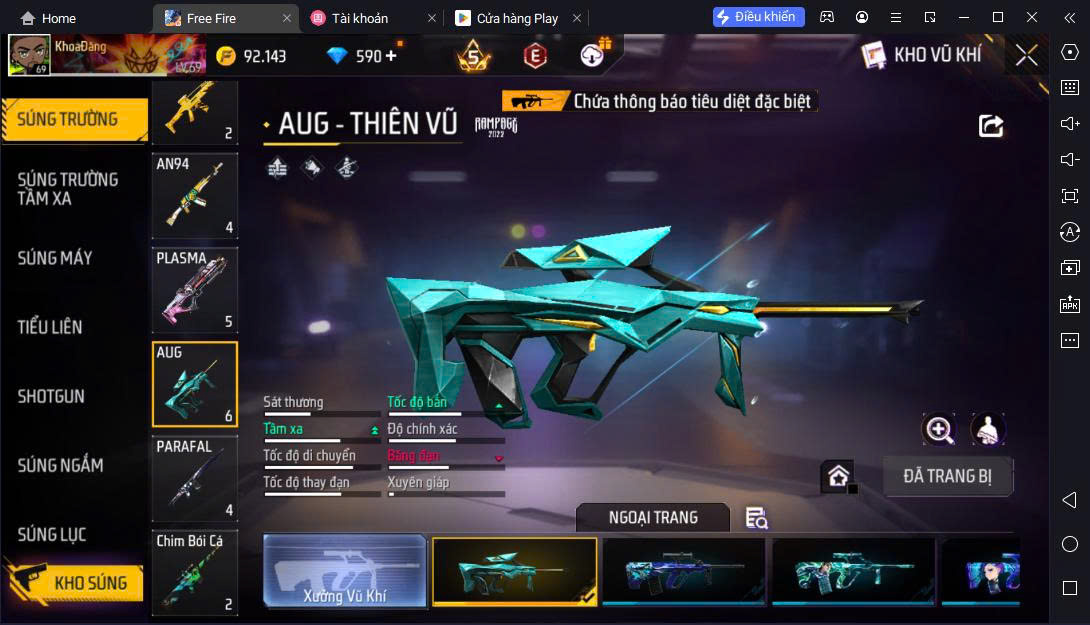Pick the Chim Bói Cá weapon tile
The height and width of the screenshot is (625, 1090).
(x=194, y=573)
